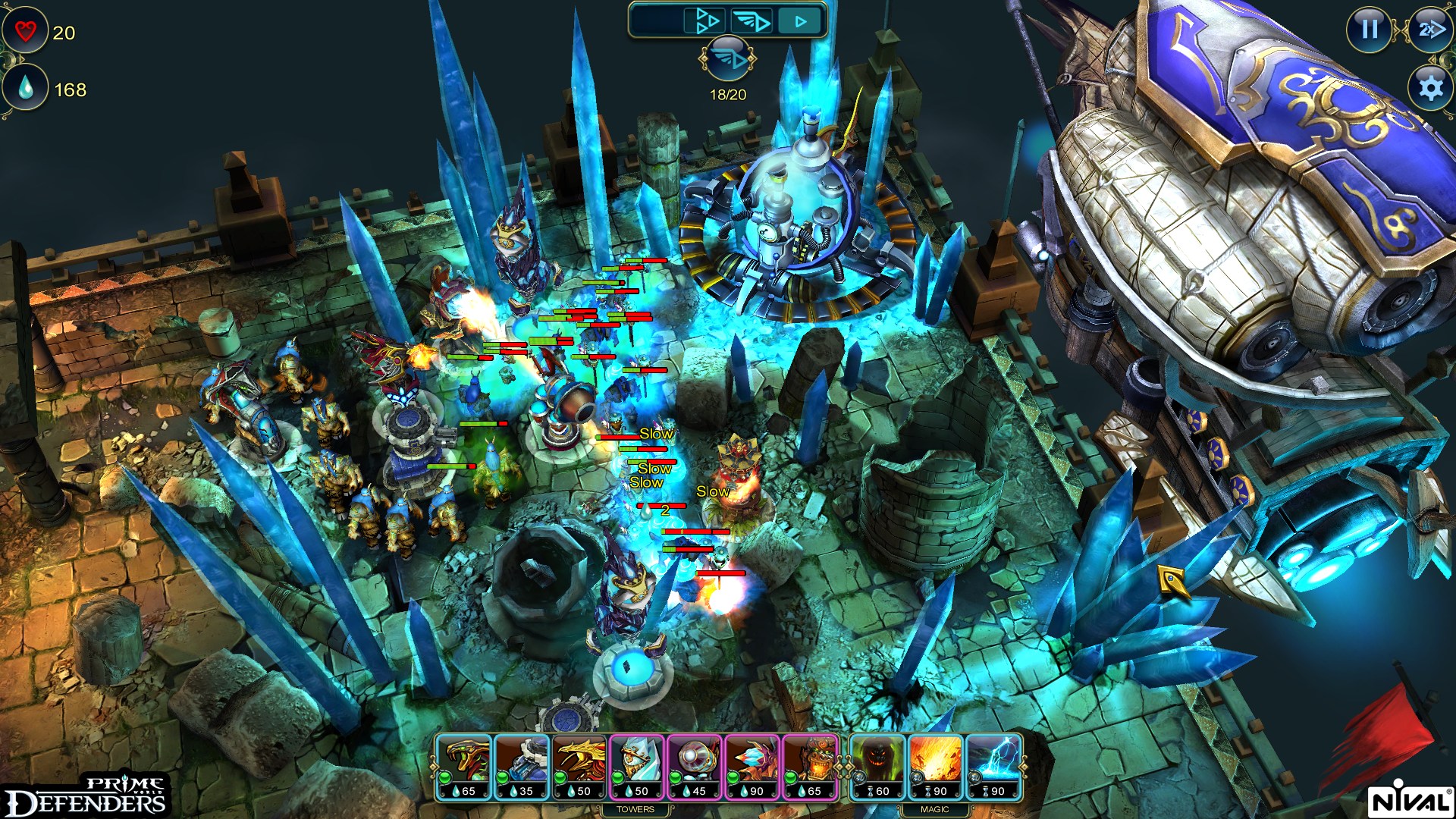Viewport: 1456px width, 819px height.
Task: Cast the dark curse magic spell
Action: pos(876,762)
